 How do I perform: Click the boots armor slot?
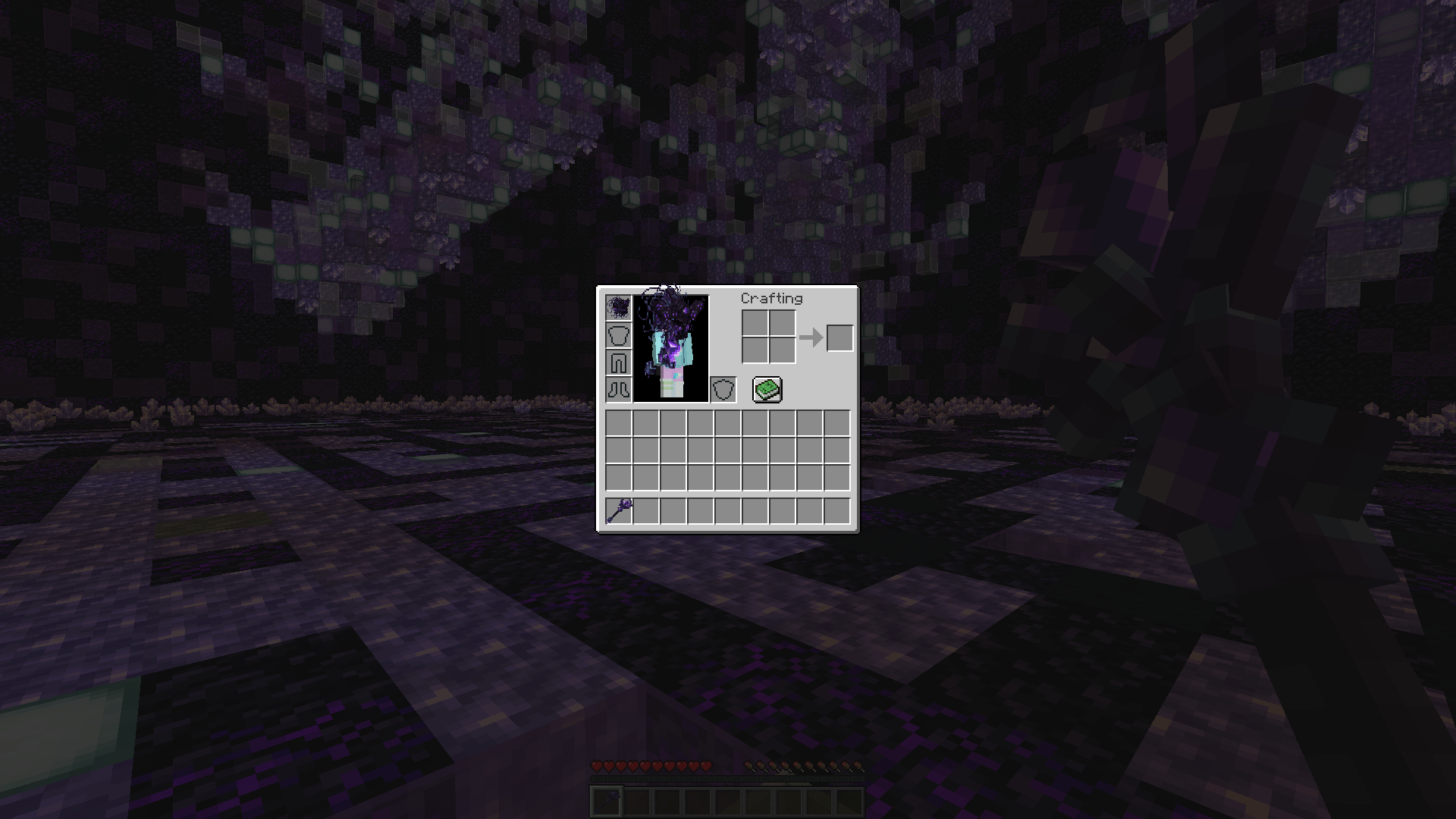(x=617, y=389)
